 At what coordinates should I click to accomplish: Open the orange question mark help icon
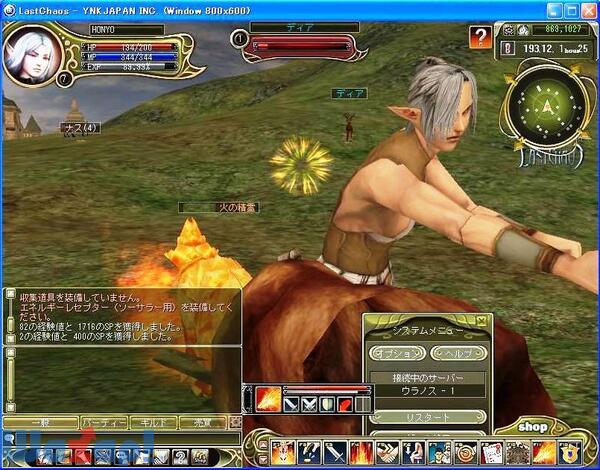tap(481, 38)
